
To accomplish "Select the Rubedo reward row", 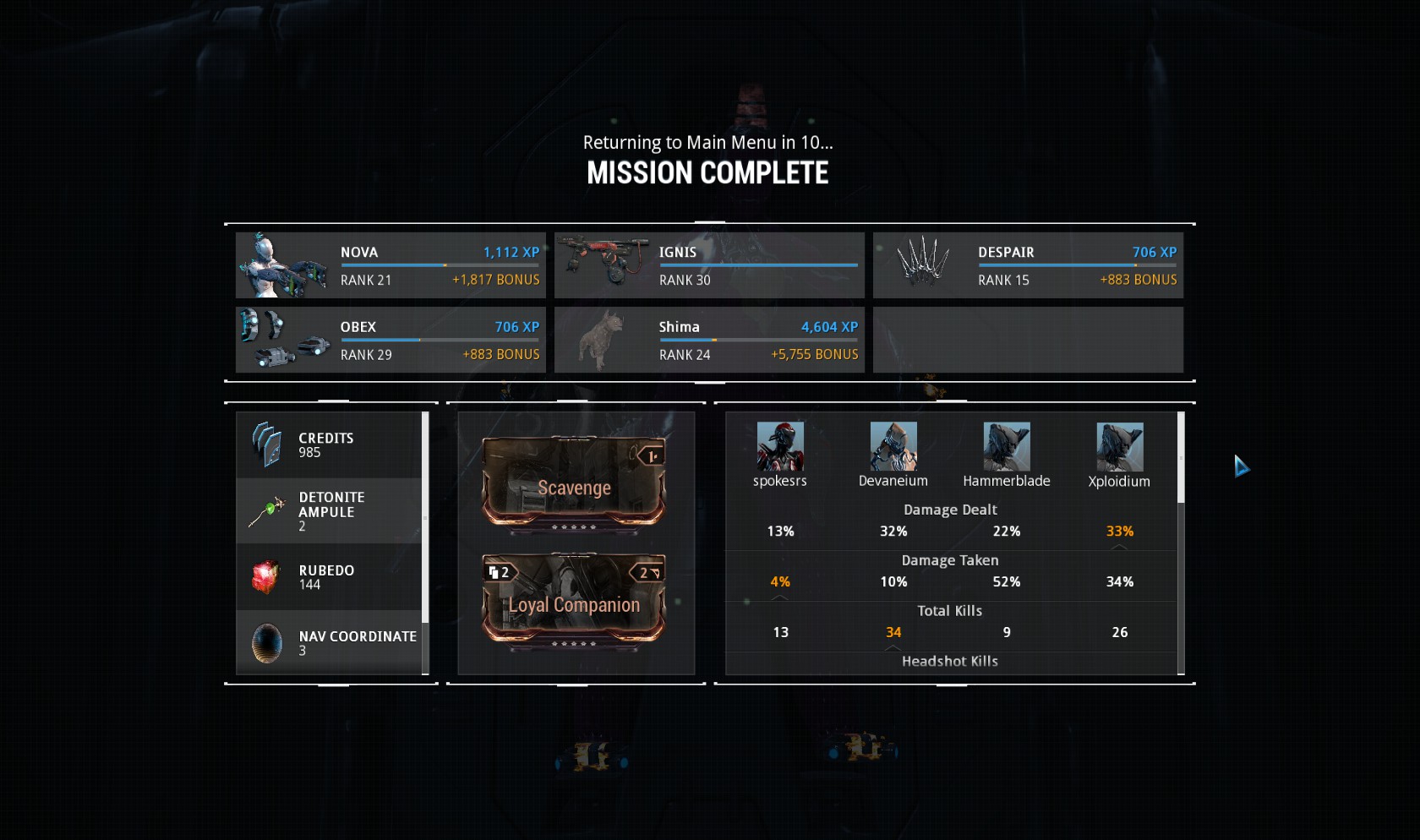I will coord(329,577).
